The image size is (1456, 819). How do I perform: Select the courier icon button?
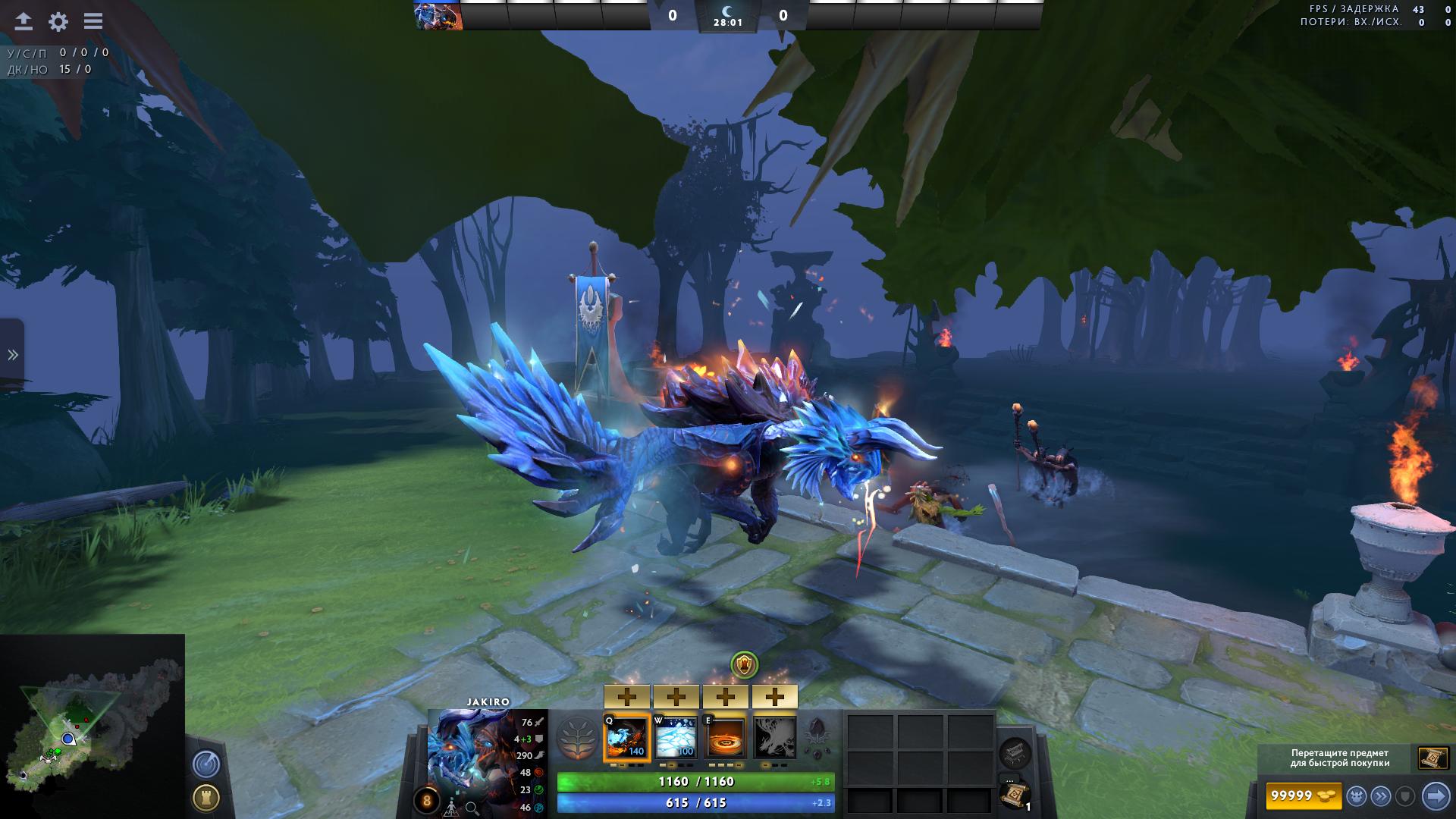(x=1356, y=795)
